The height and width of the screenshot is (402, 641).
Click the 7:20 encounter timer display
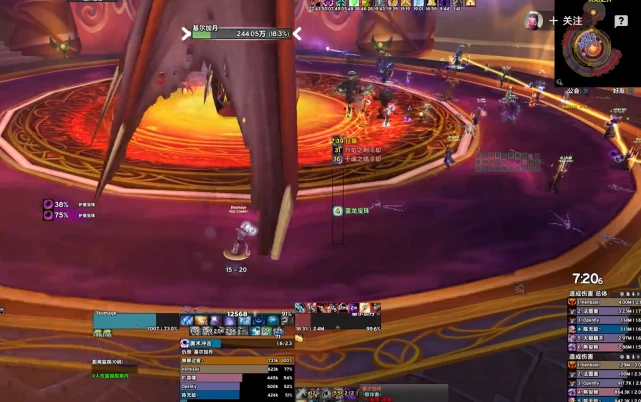click(x=587, y=279)
